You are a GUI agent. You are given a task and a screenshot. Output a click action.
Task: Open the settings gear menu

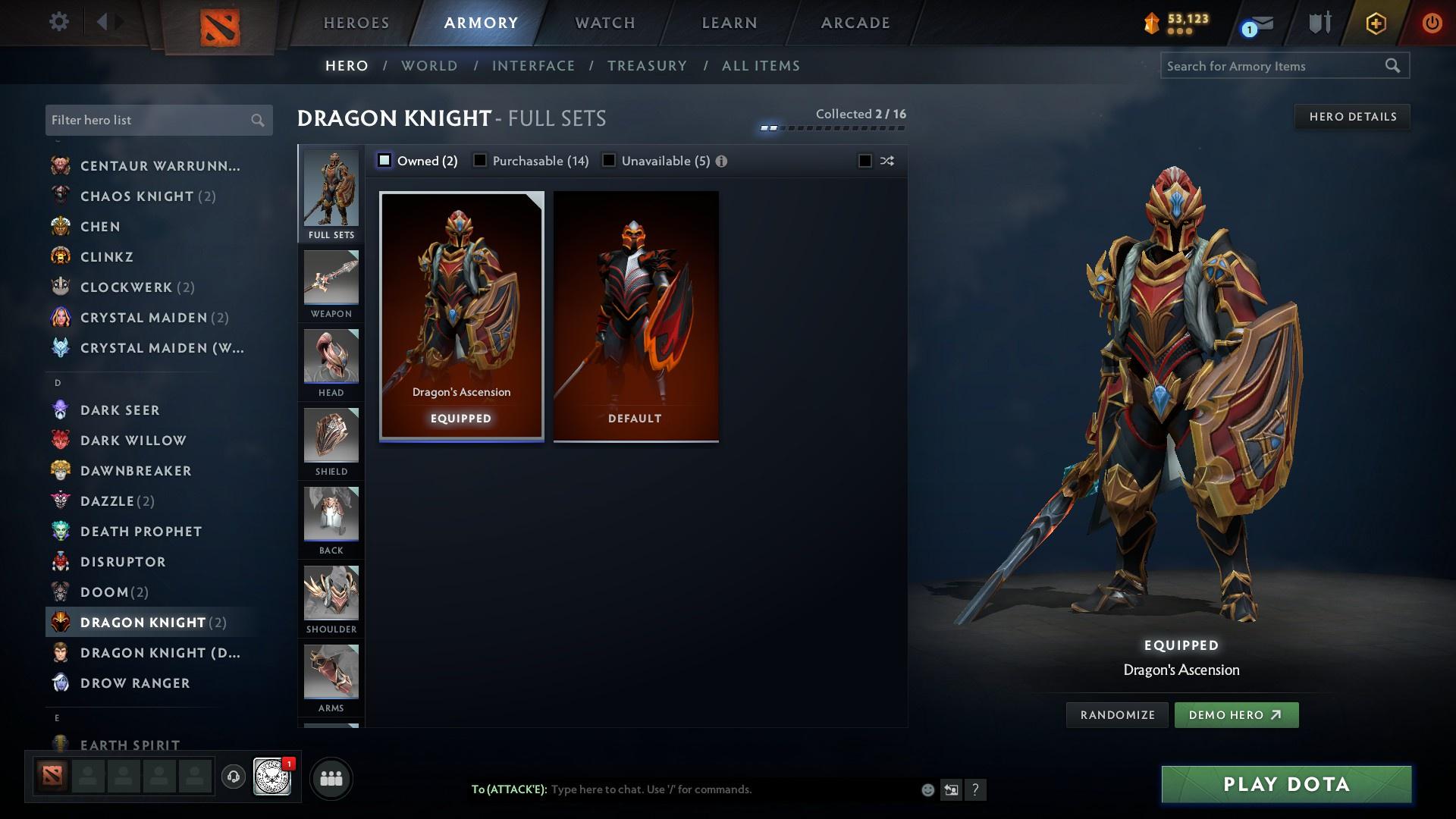(58, 22)
